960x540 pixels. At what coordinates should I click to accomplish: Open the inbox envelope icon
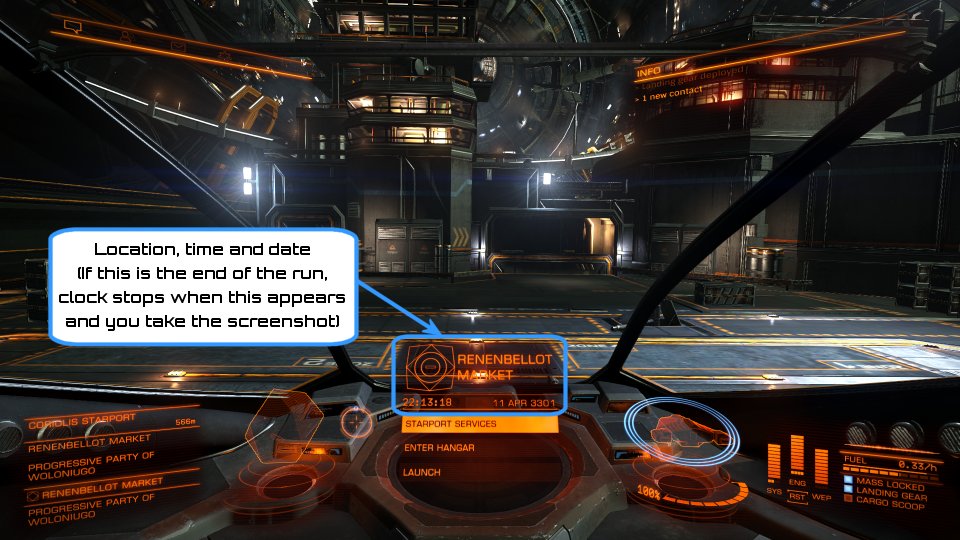[178, 47]
